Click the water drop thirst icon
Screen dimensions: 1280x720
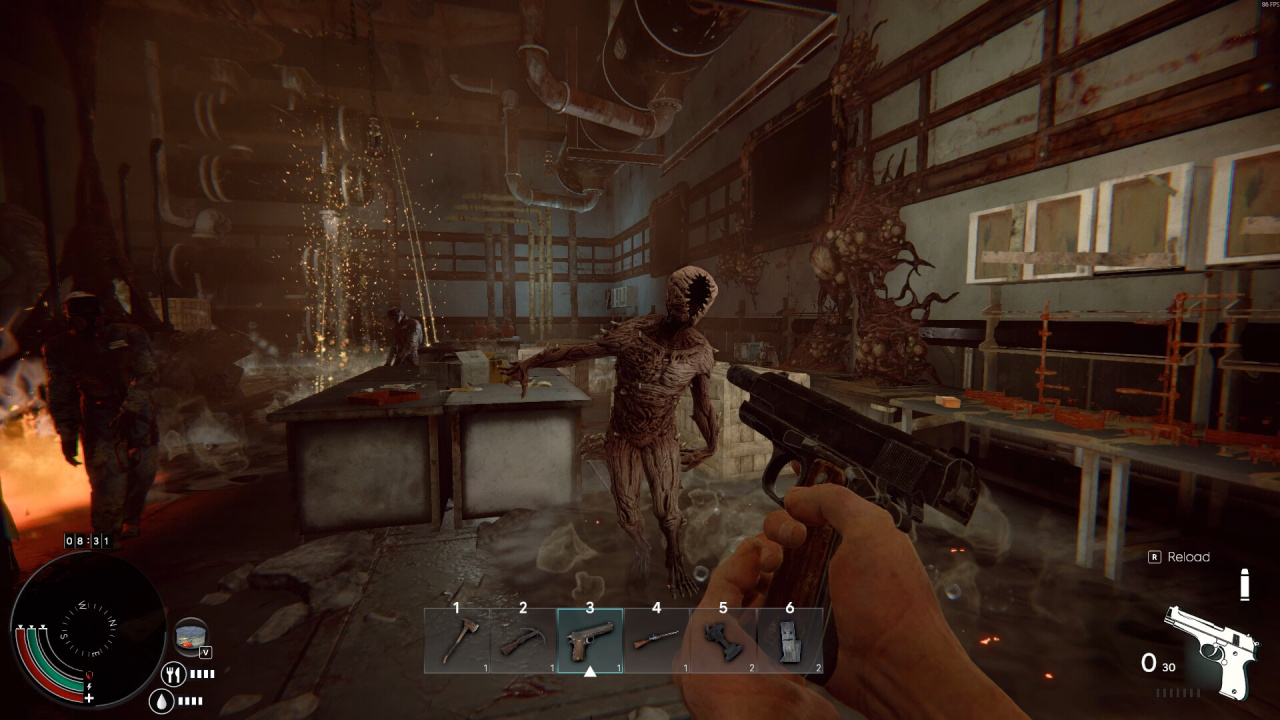tap(161, 701)
